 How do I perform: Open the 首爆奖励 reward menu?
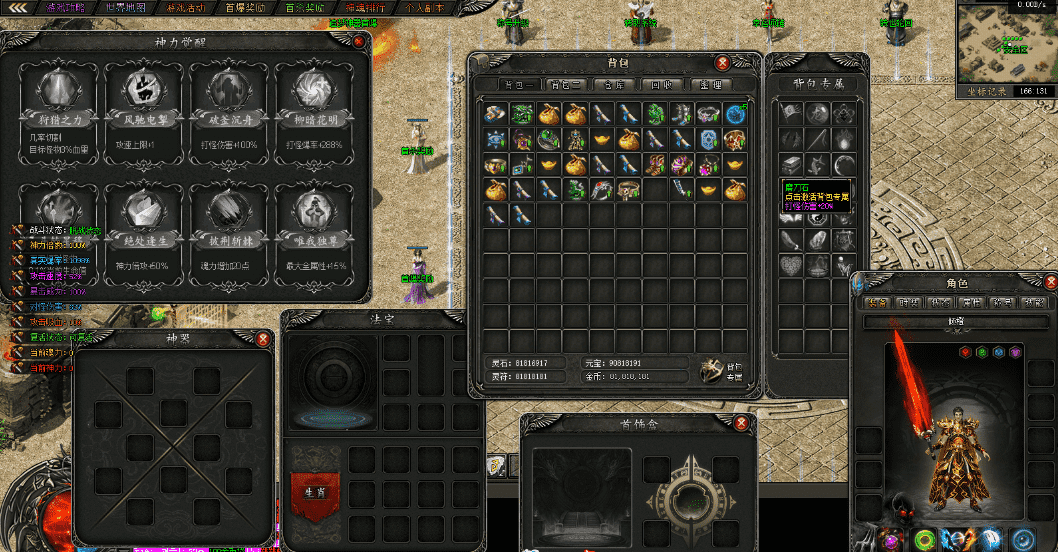[246, 8]
